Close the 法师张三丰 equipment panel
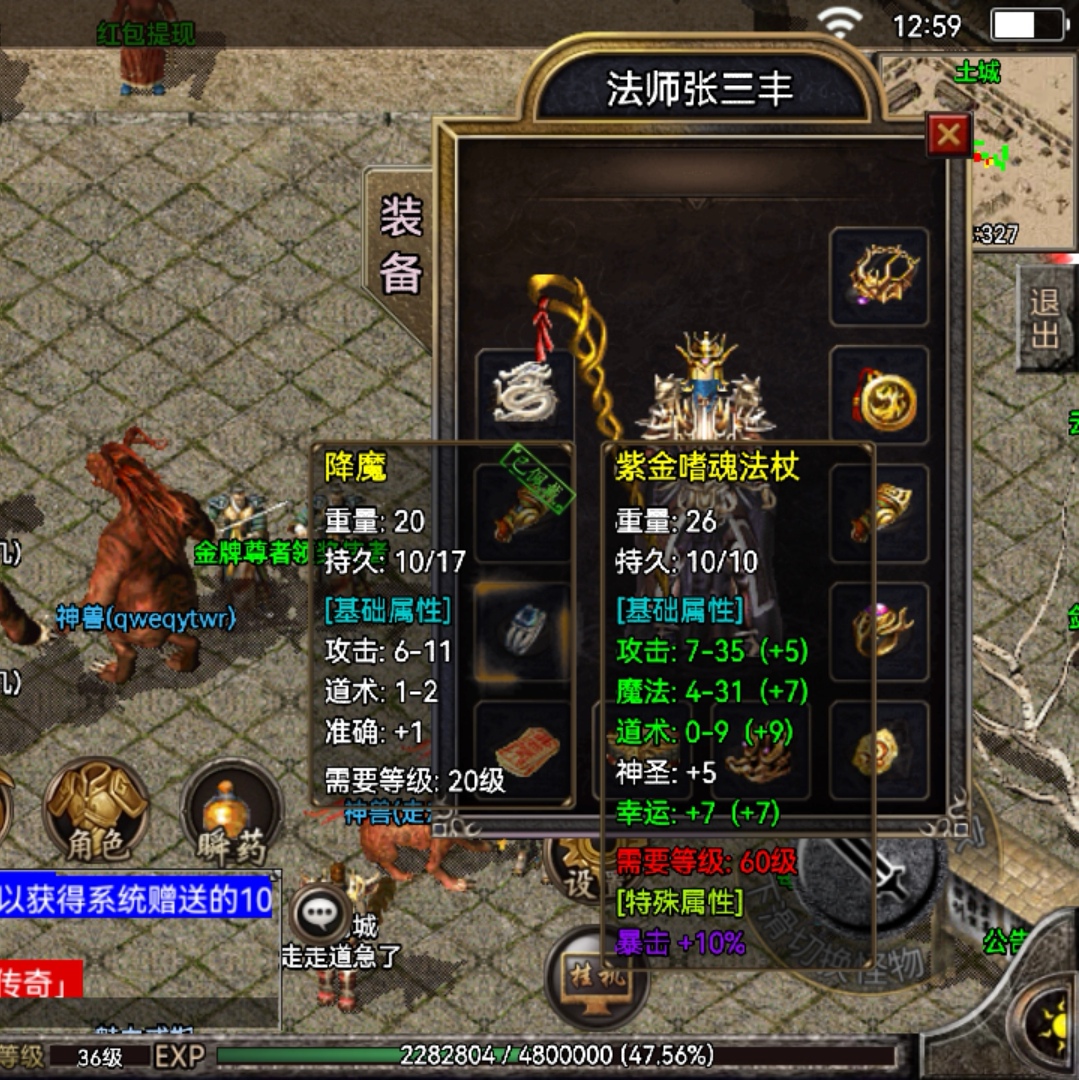 click(x=948, y=134)
